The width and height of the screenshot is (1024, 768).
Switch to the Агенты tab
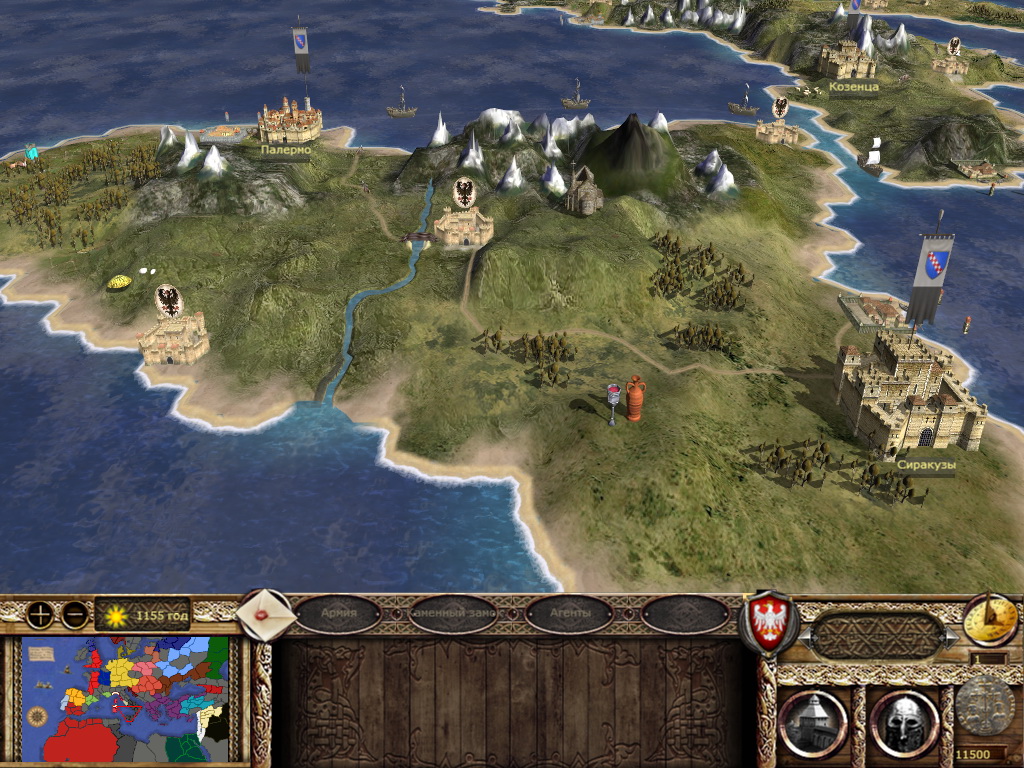point(569,613)
